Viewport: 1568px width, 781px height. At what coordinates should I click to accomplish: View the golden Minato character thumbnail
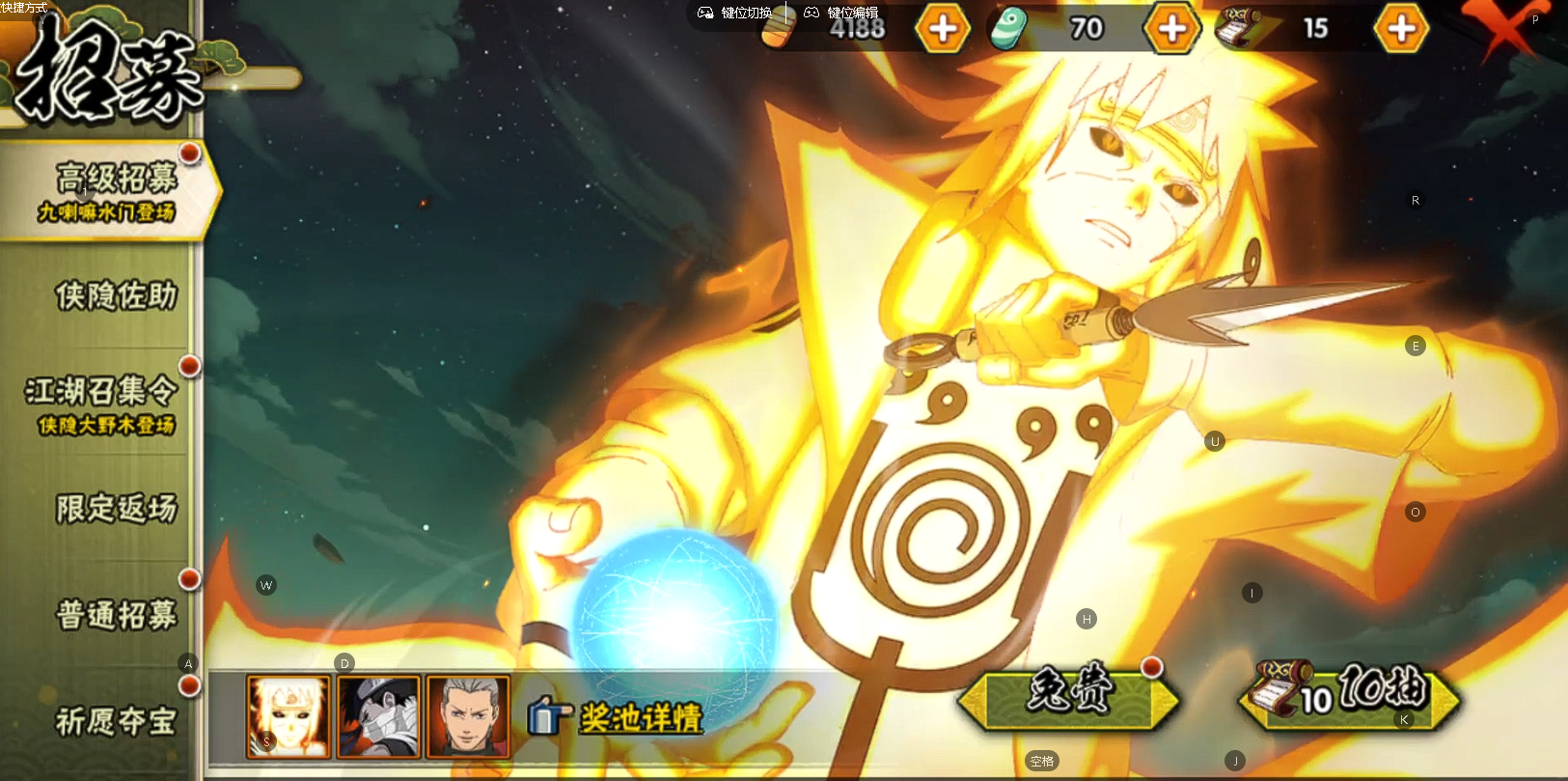click(289, 715)
